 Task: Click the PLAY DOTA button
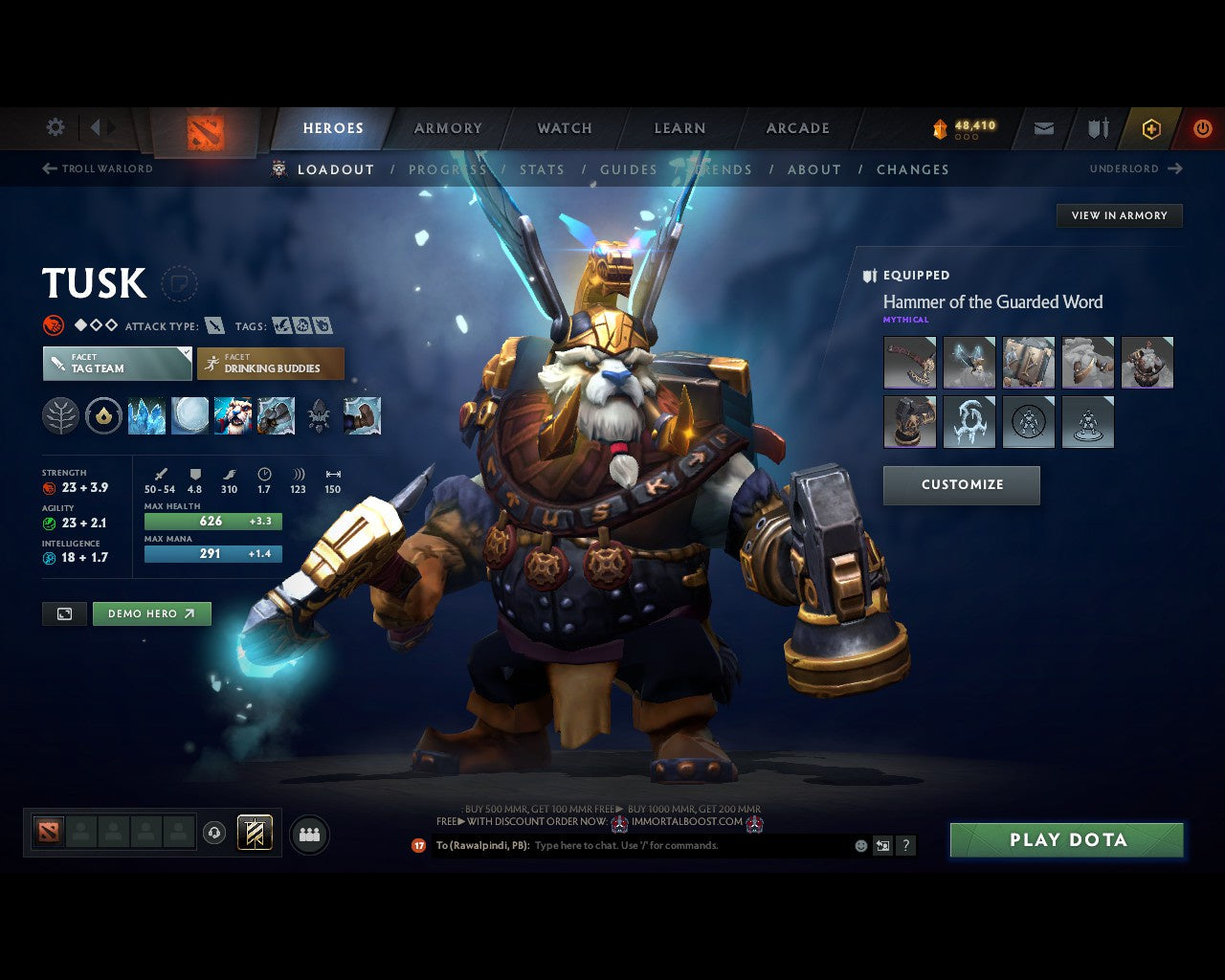[x=1066, y=839]
